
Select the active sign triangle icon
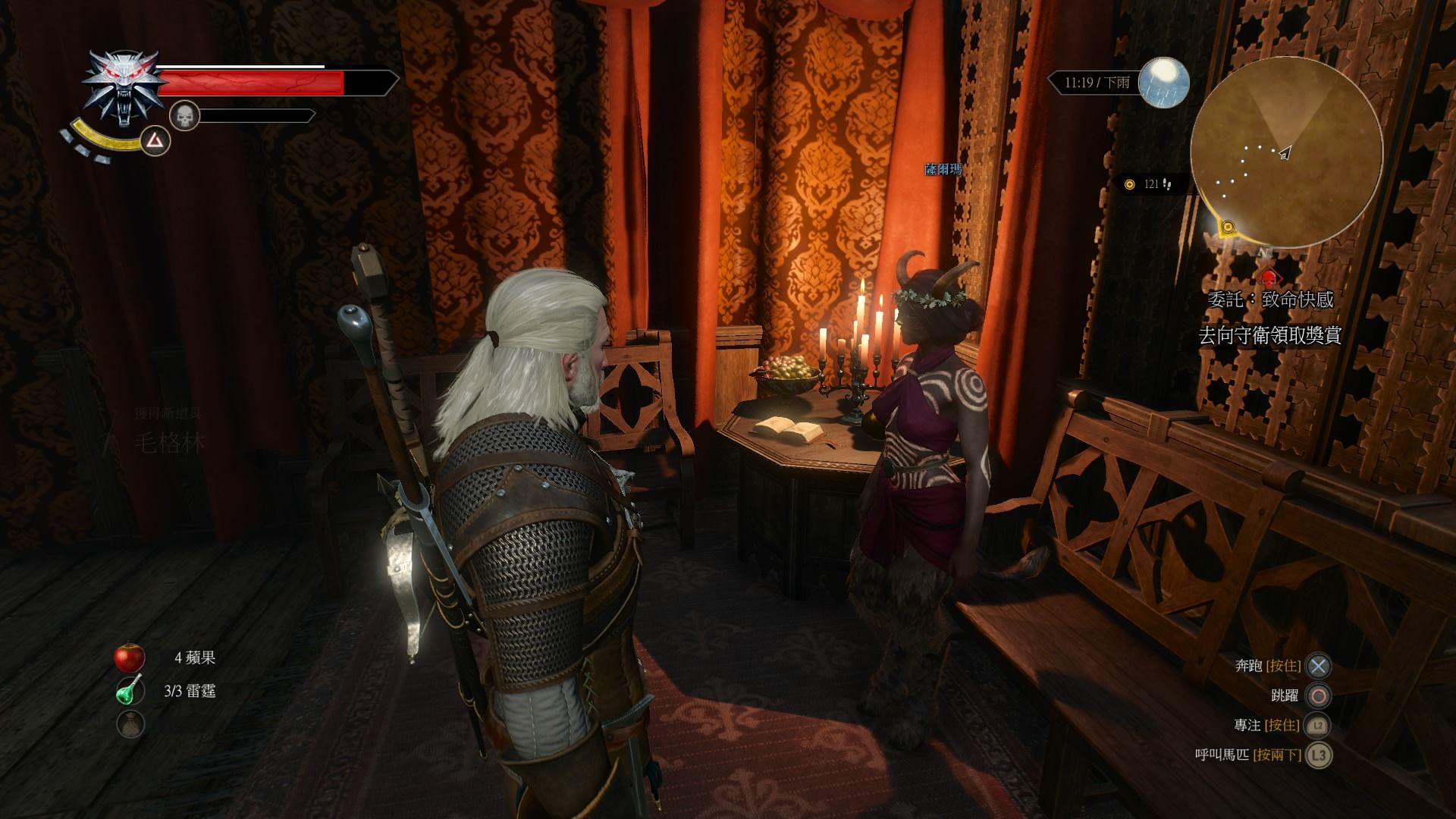tap(155, 140)
